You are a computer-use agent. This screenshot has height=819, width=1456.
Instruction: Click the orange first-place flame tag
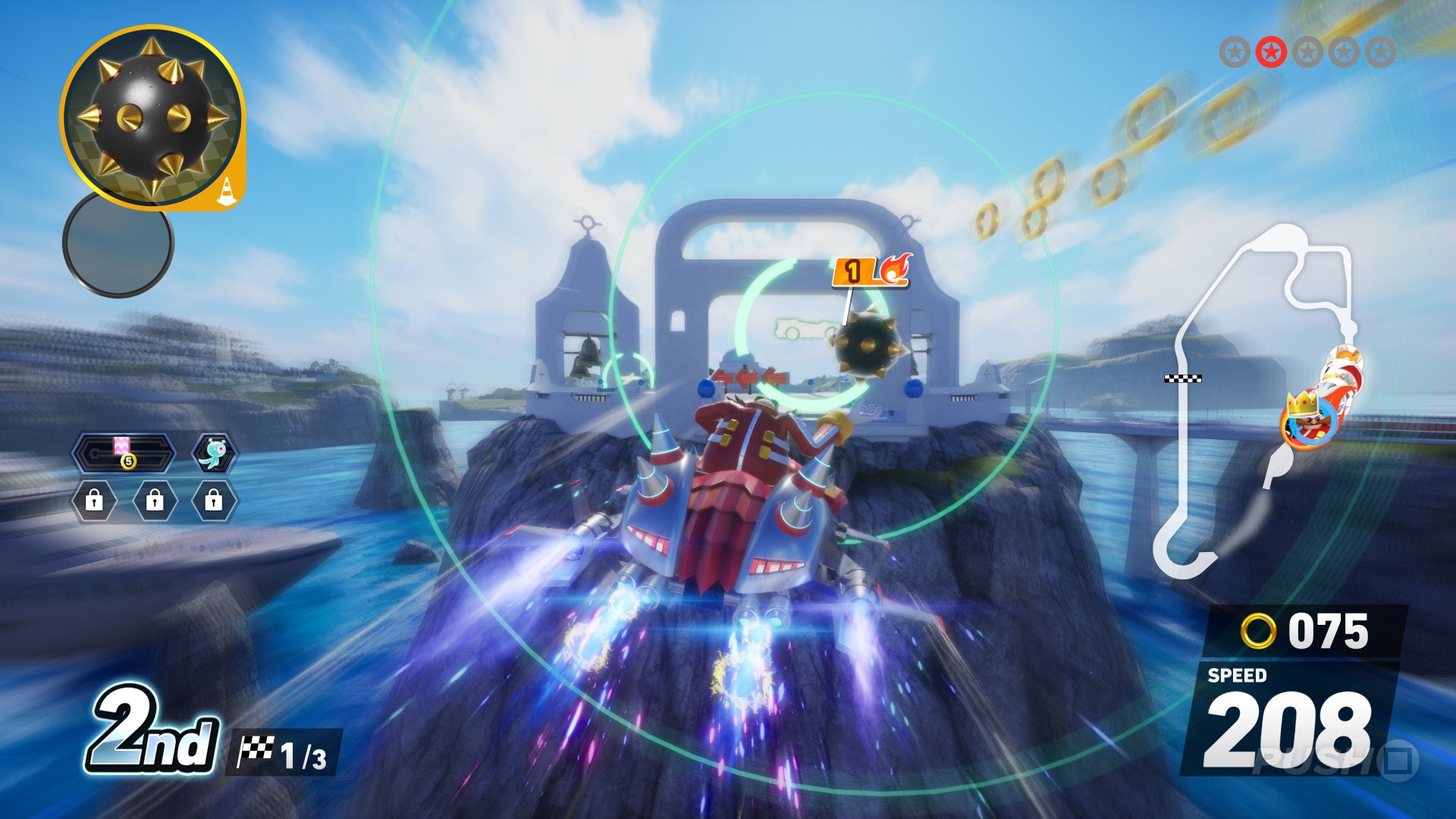(x=871, y=271)
